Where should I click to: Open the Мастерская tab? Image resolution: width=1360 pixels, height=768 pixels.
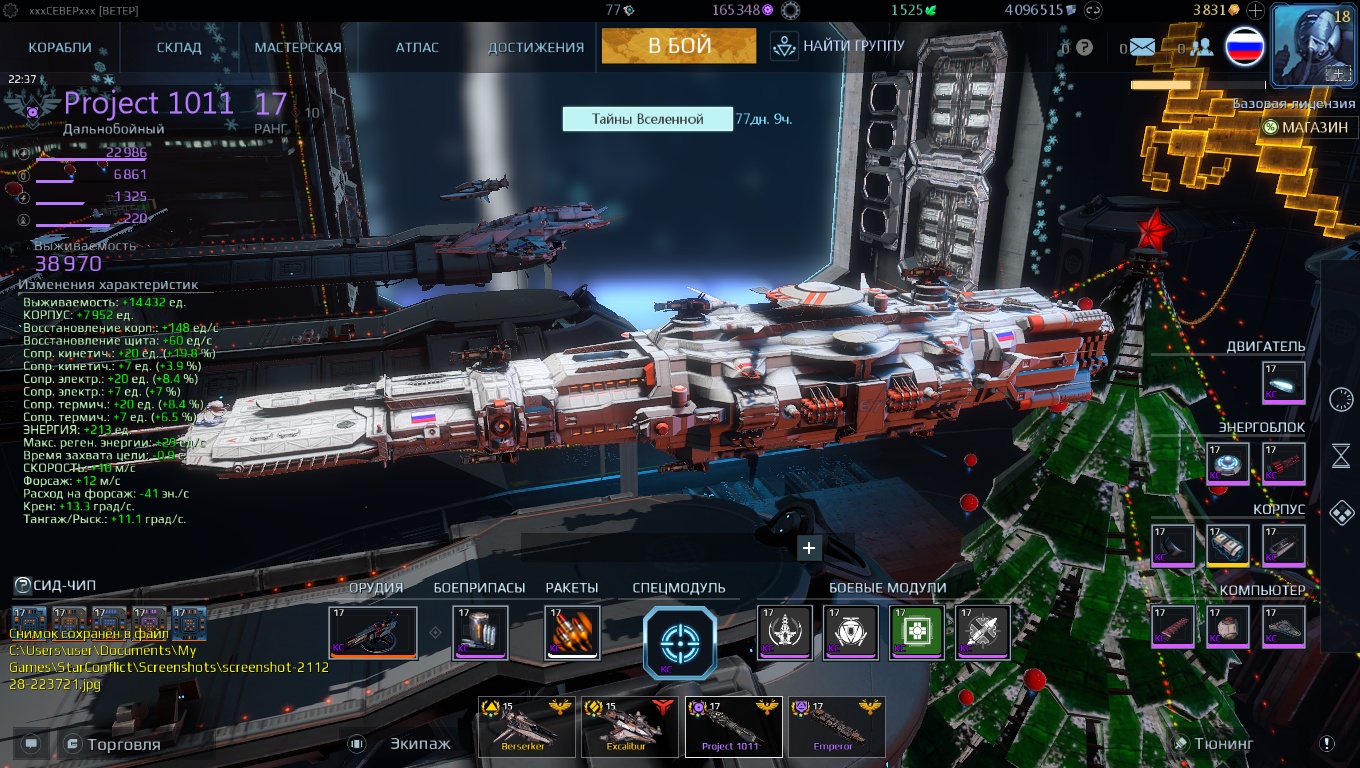point(298,47)
